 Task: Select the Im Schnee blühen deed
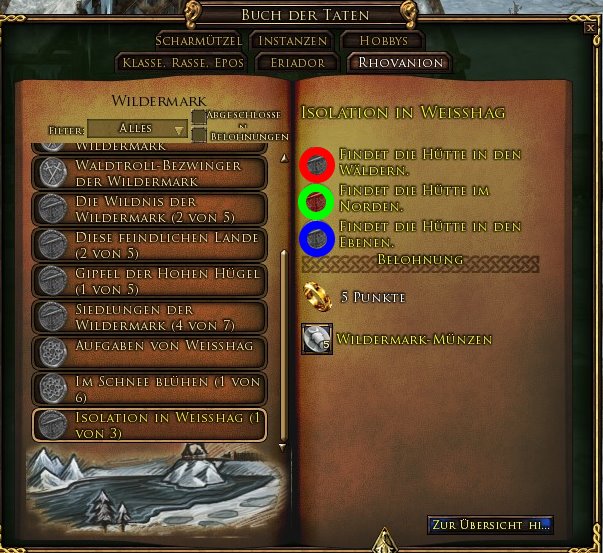pos(150,387)
